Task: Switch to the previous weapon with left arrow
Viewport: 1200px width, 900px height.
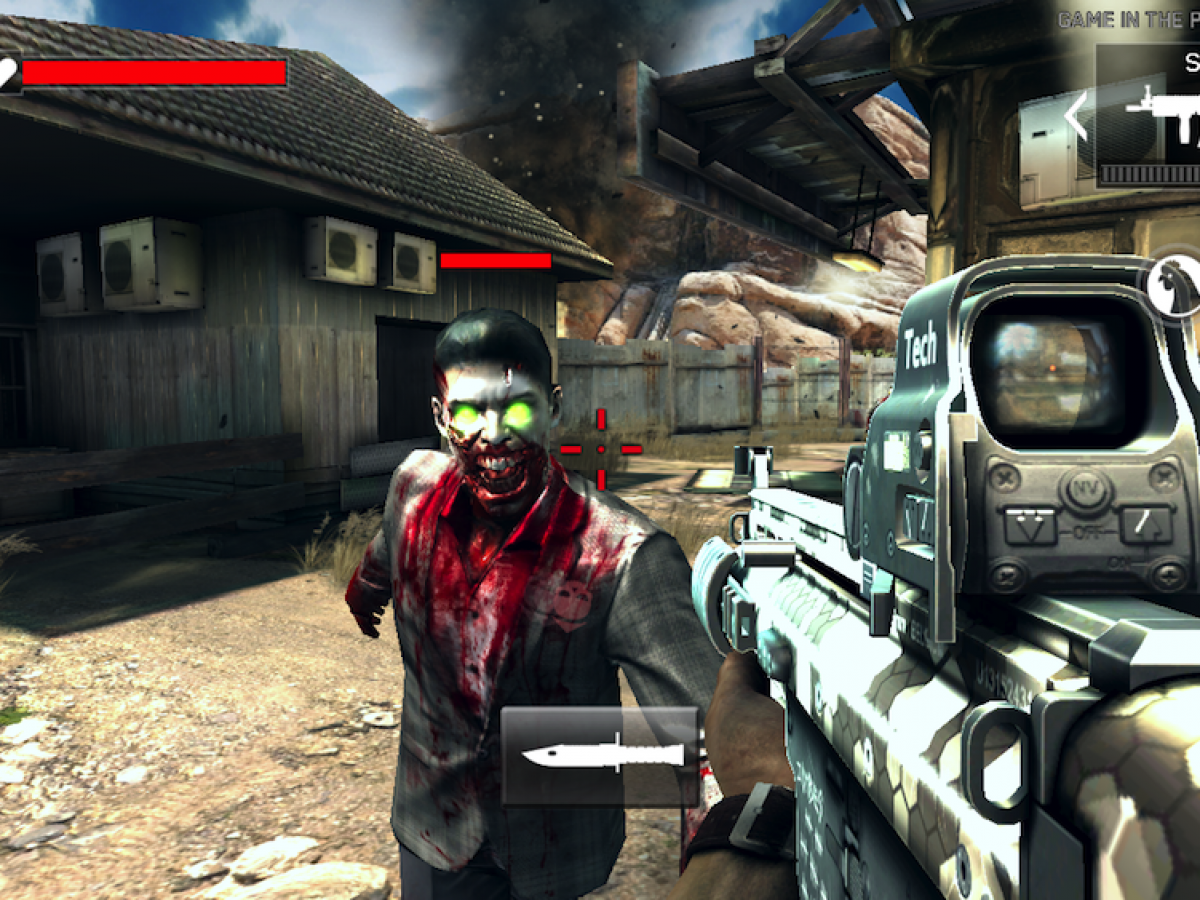Action: (1076, 117)
